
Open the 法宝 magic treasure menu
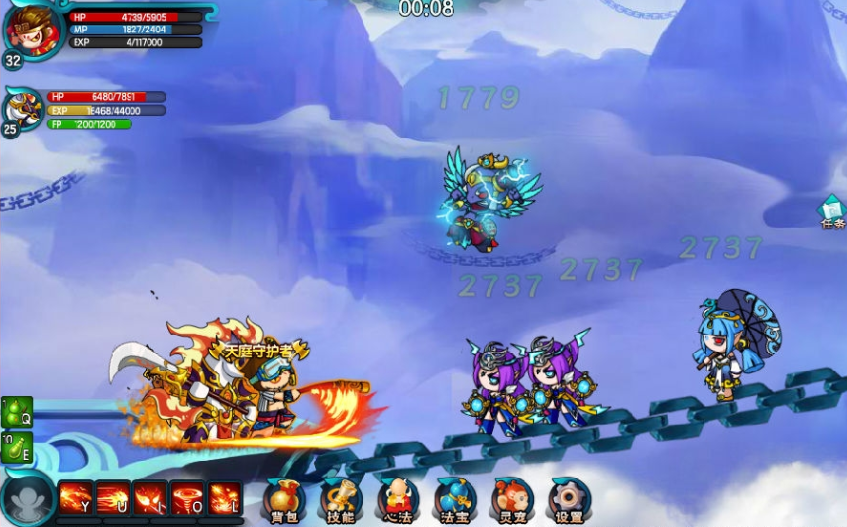(455, 499)
